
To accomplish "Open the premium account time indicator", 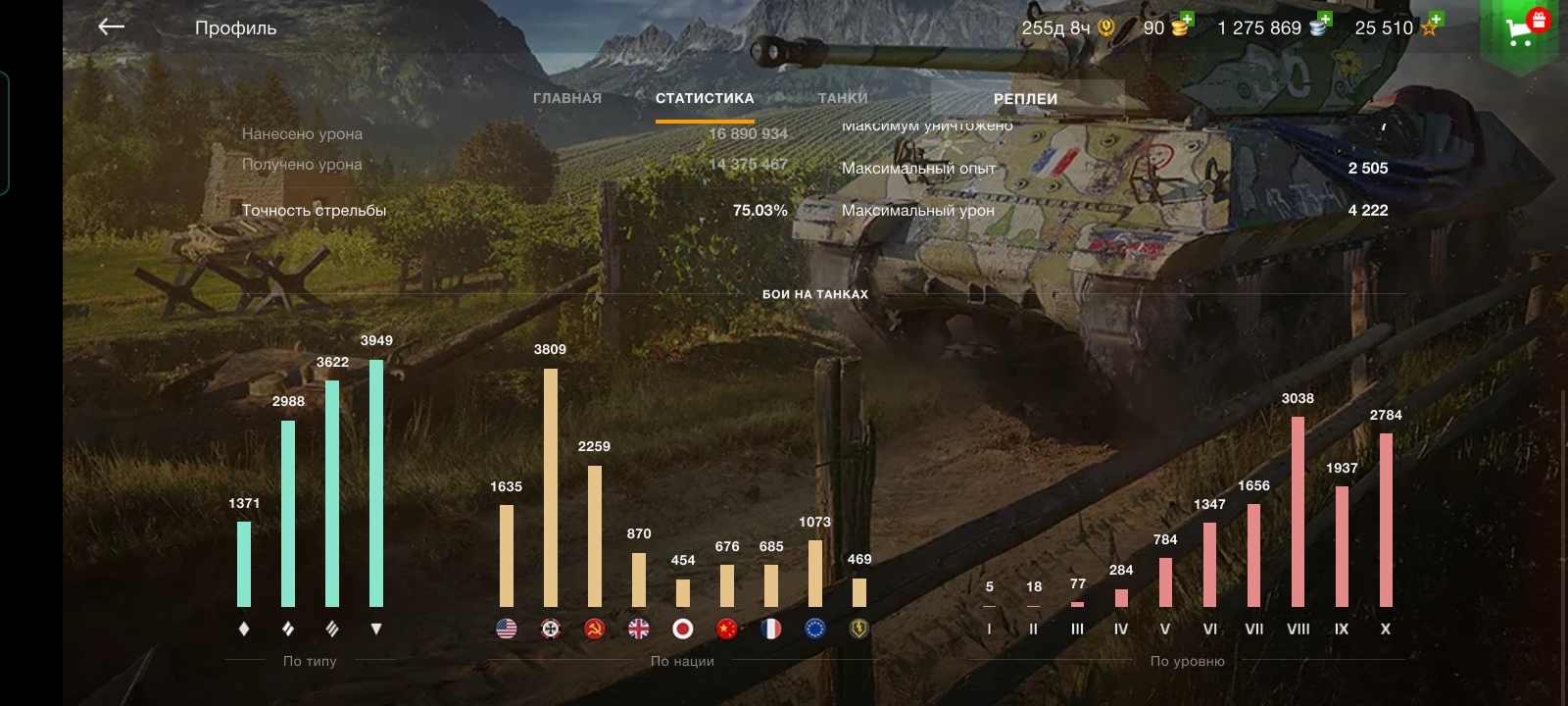I will (x=1067, y=27).
